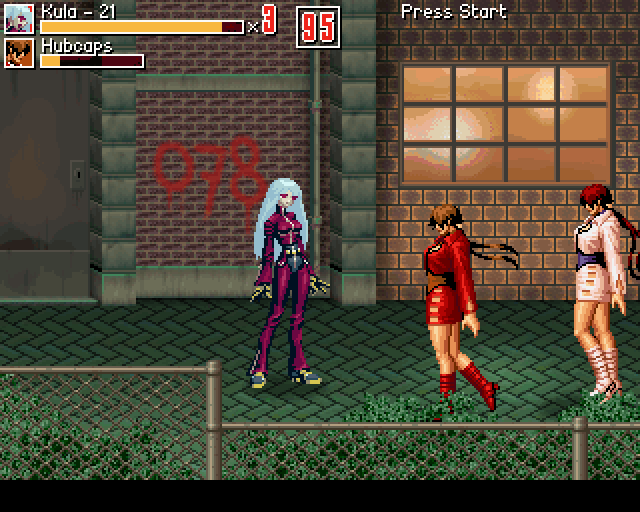The width and height of the screenshot is (640, 512).
Task: Click Kula's player portrait icon
Action: pyautogui.click(x=19, y=19)
